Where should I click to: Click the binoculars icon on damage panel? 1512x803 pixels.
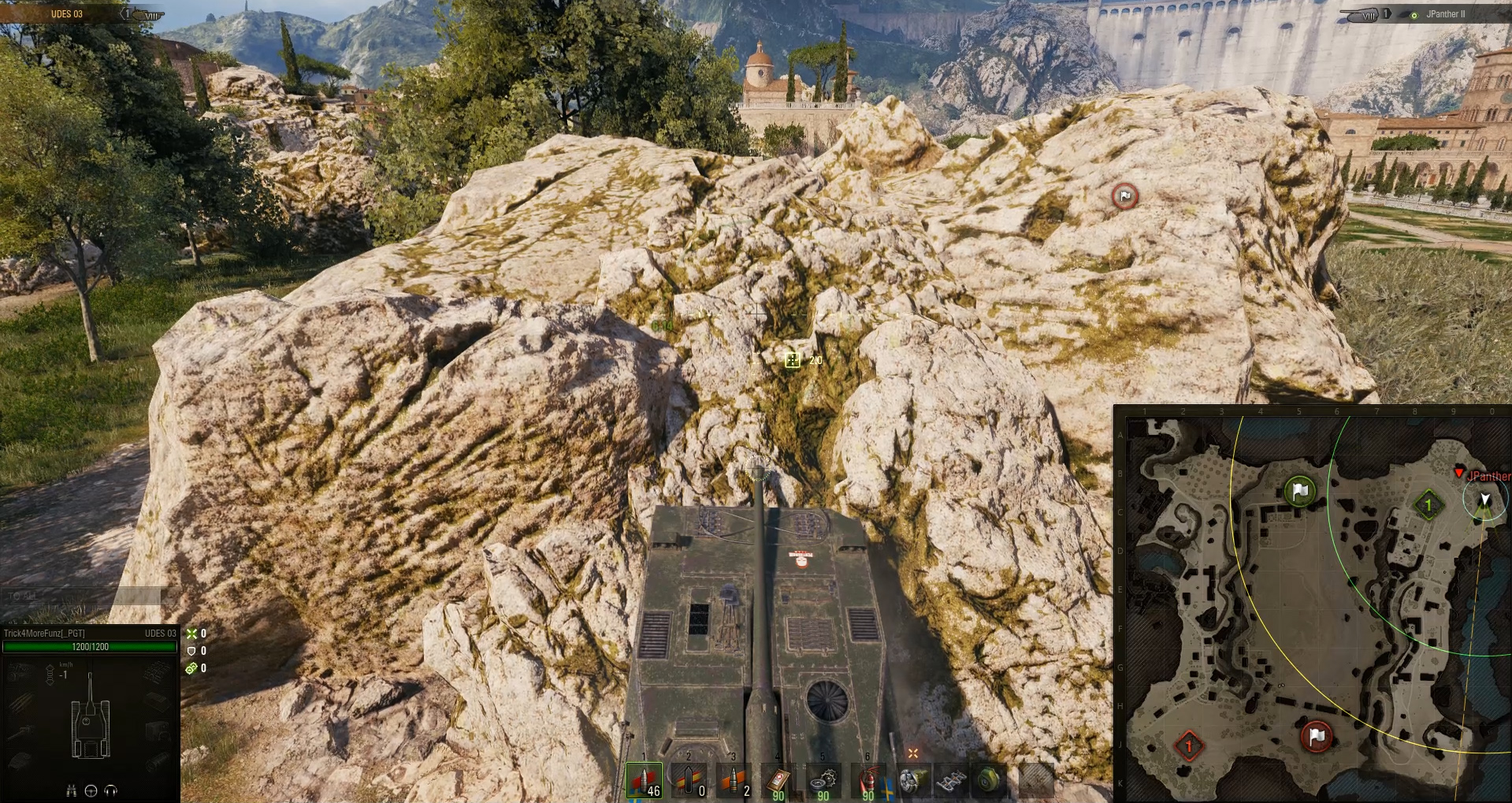click(x=72, y=791)
